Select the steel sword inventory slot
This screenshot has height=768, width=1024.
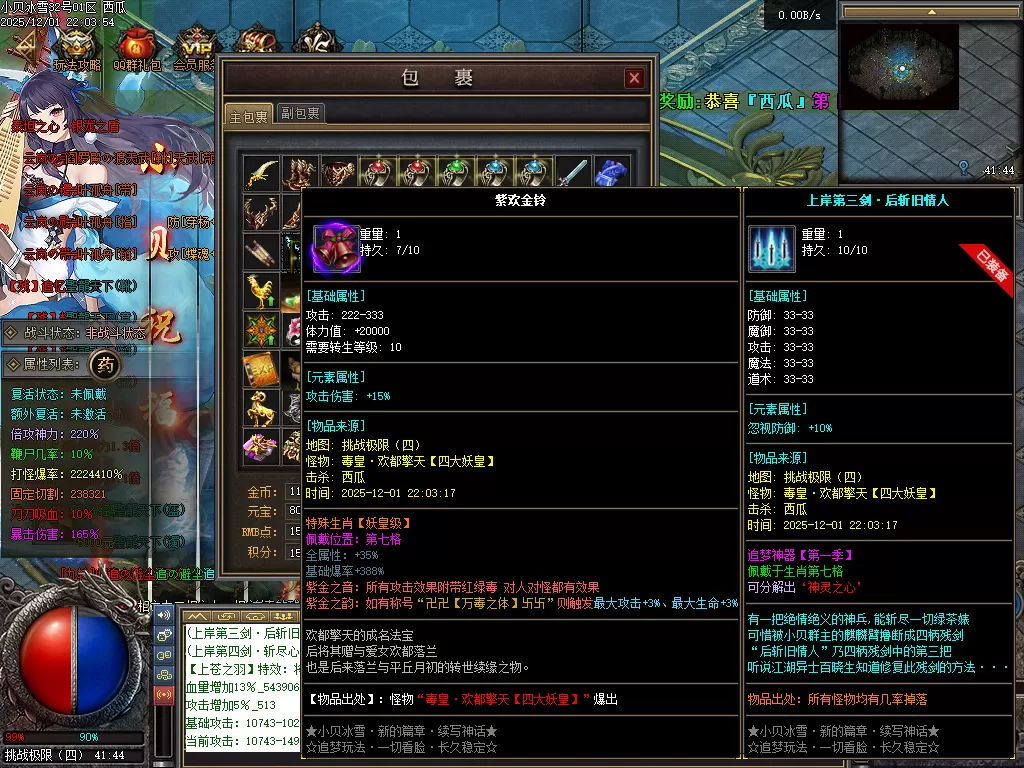pyautogui.click(x=572, y=174)
